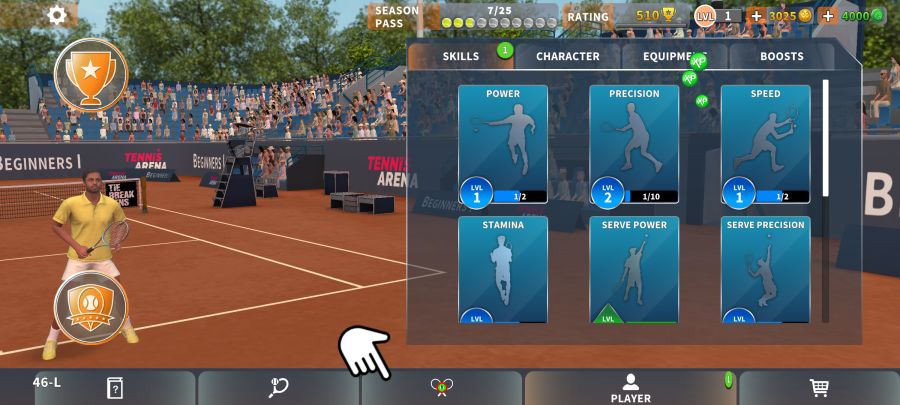Add more green gems with plus button
900x405 pixels.
click(x=827, y=16)
